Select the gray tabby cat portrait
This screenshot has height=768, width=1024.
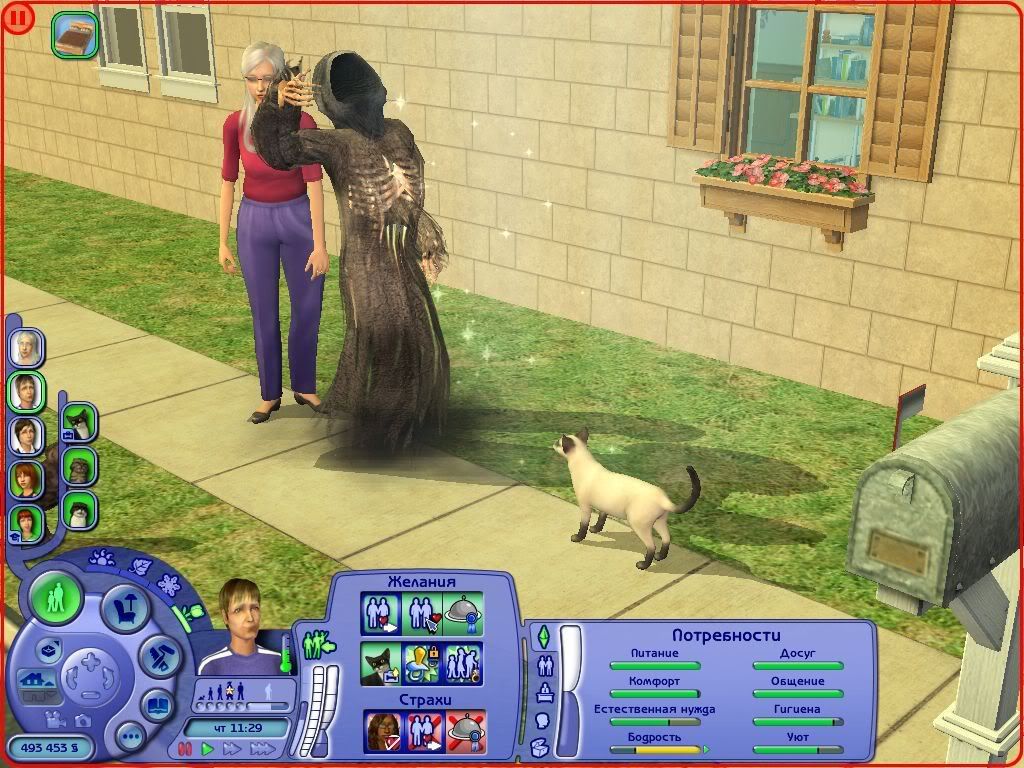(79, 466)
